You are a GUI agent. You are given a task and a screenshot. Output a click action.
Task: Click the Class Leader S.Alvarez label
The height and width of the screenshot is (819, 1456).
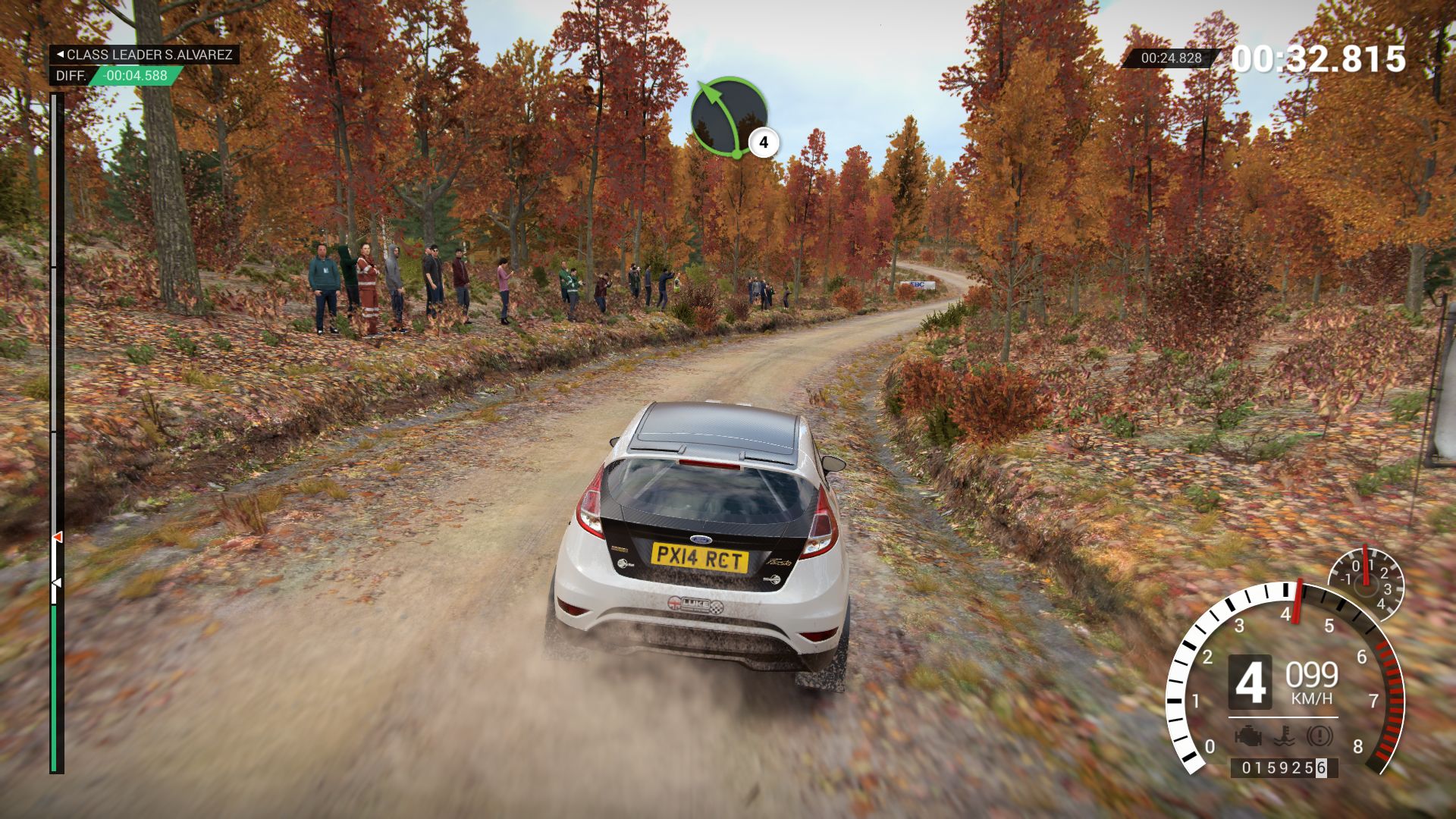click(x=145, y=55)
